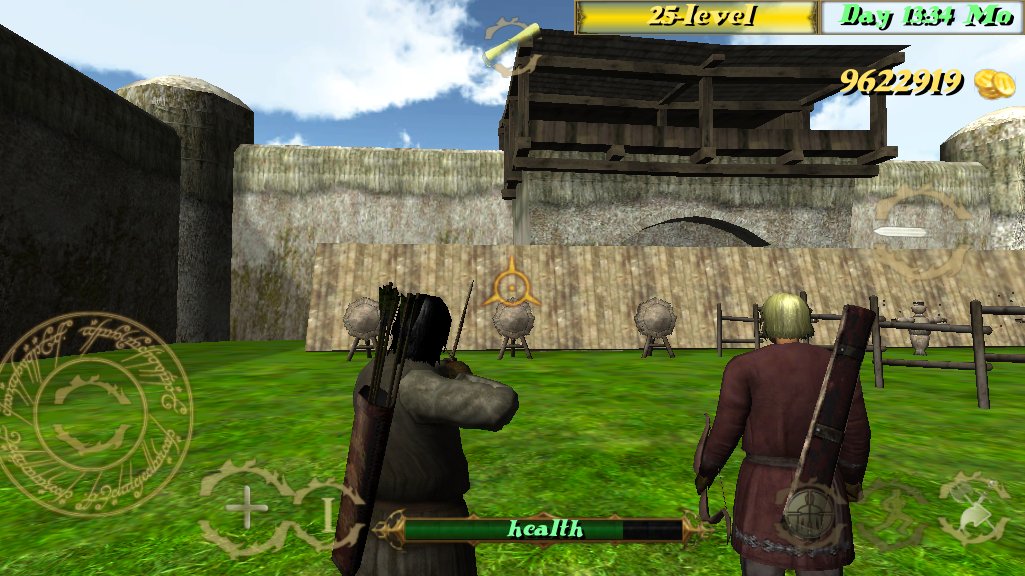Tap the plus sign button
This screenshot has height=576, width=1025.
246,508
